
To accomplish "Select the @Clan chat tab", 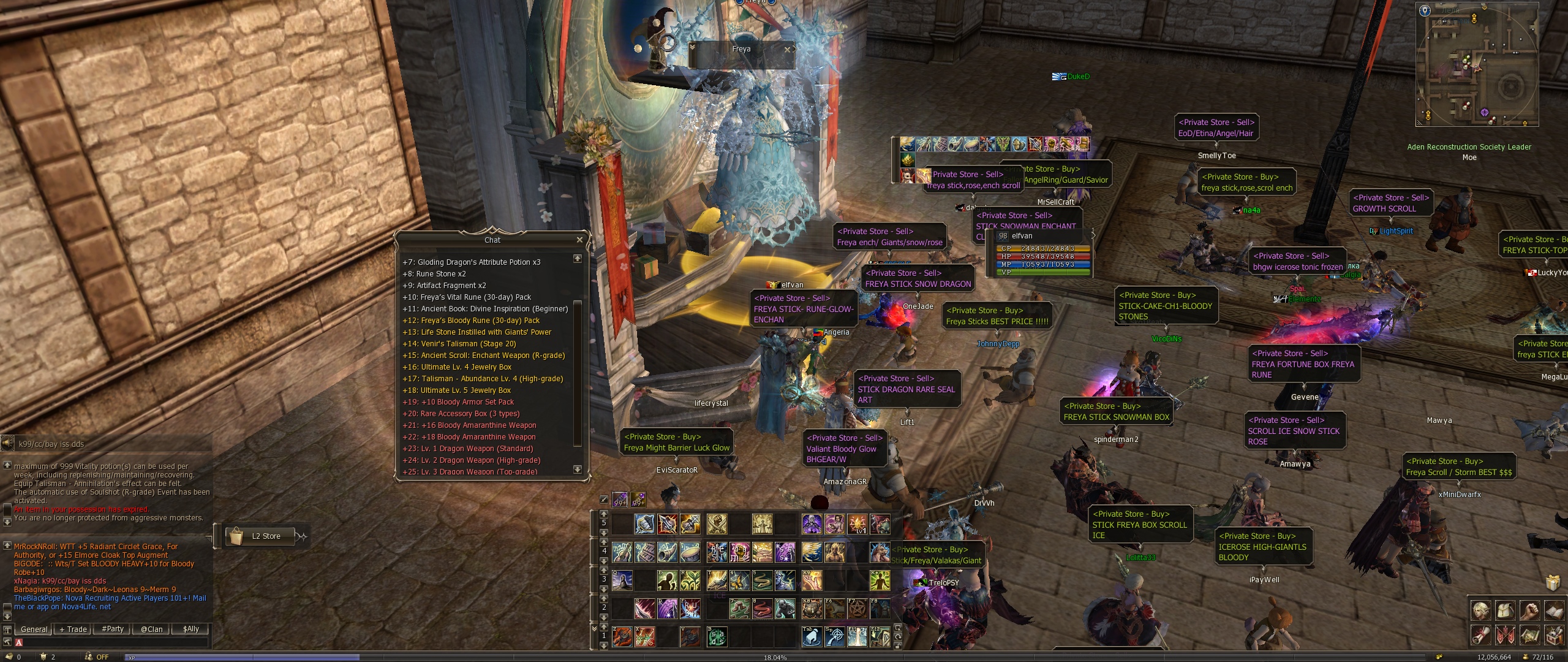I will (151, 629).
